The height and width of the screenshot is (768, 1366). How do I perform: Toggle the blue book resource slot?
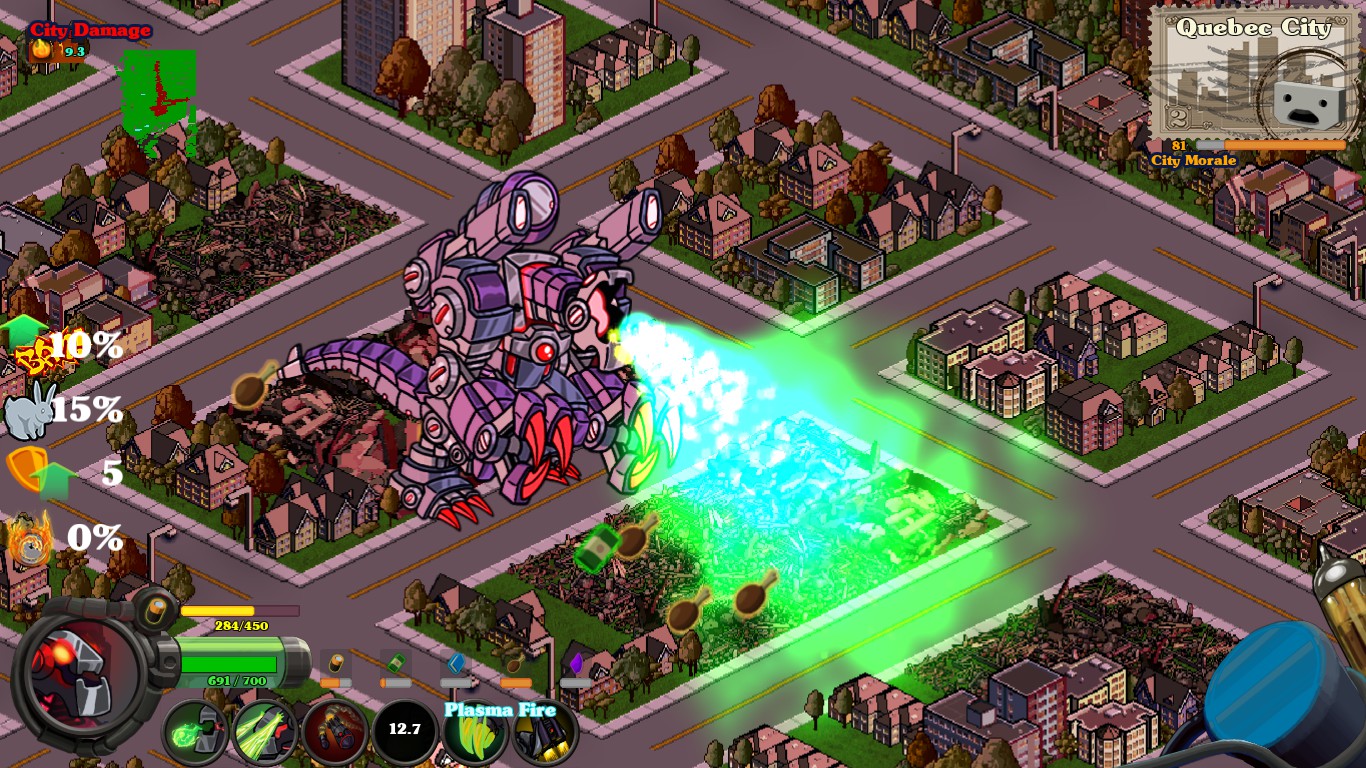coord(454,663)
